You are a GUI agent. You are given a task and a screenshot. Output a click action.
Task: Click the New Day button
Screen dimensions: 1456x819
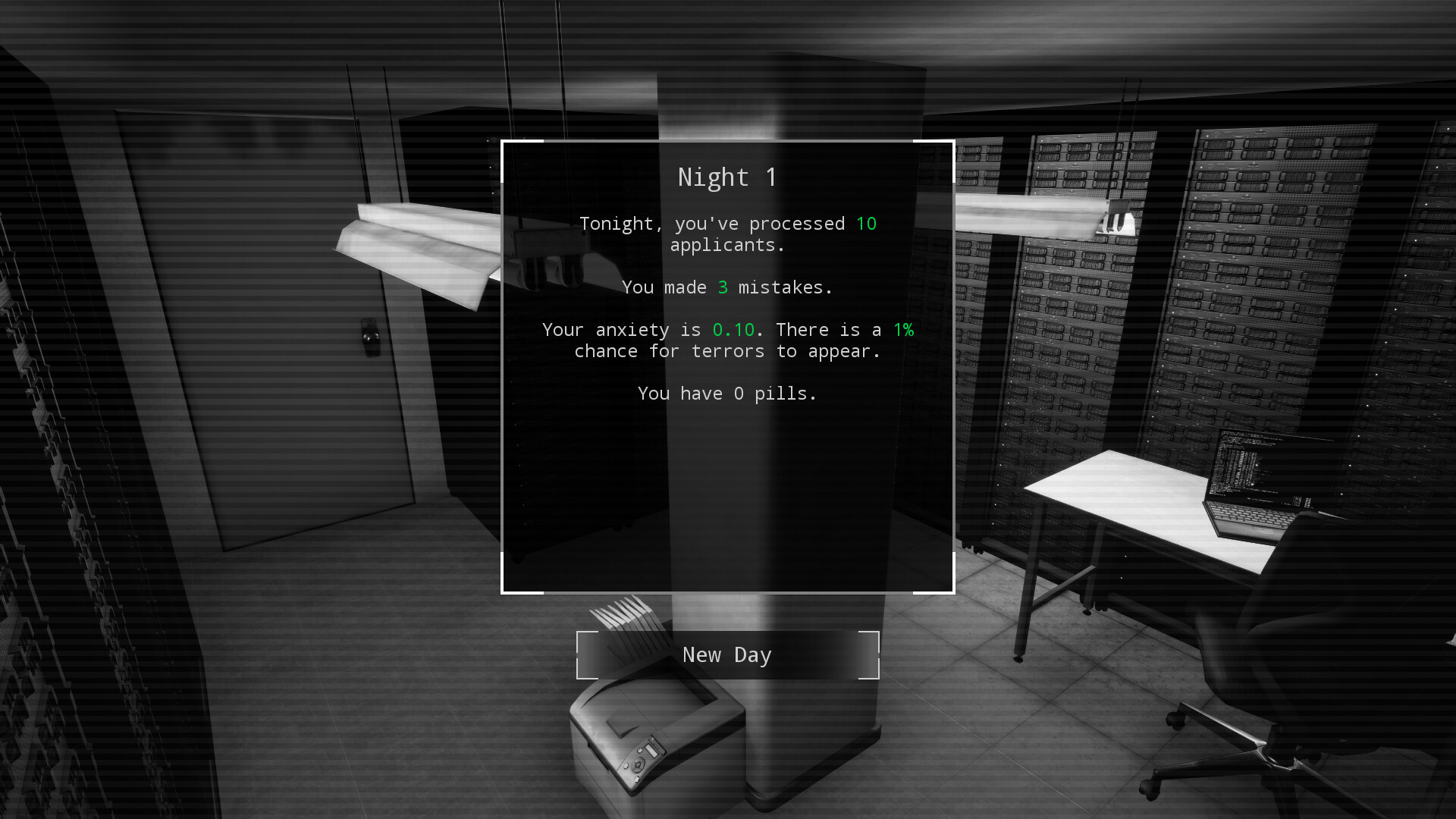[726, 654]
